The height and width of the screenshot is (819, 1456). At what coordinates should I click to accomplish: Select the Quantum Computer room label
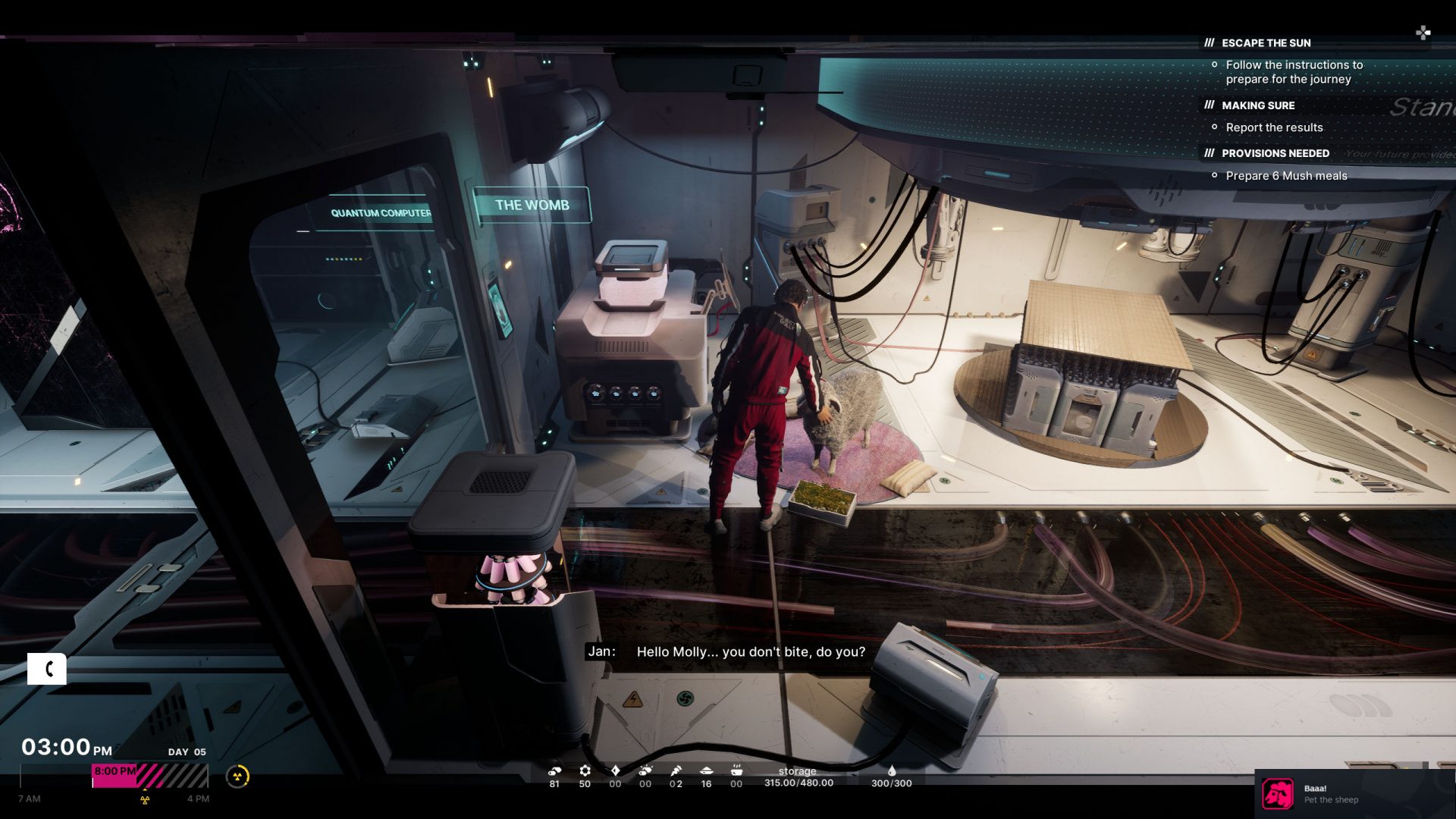tap(381, 213)
